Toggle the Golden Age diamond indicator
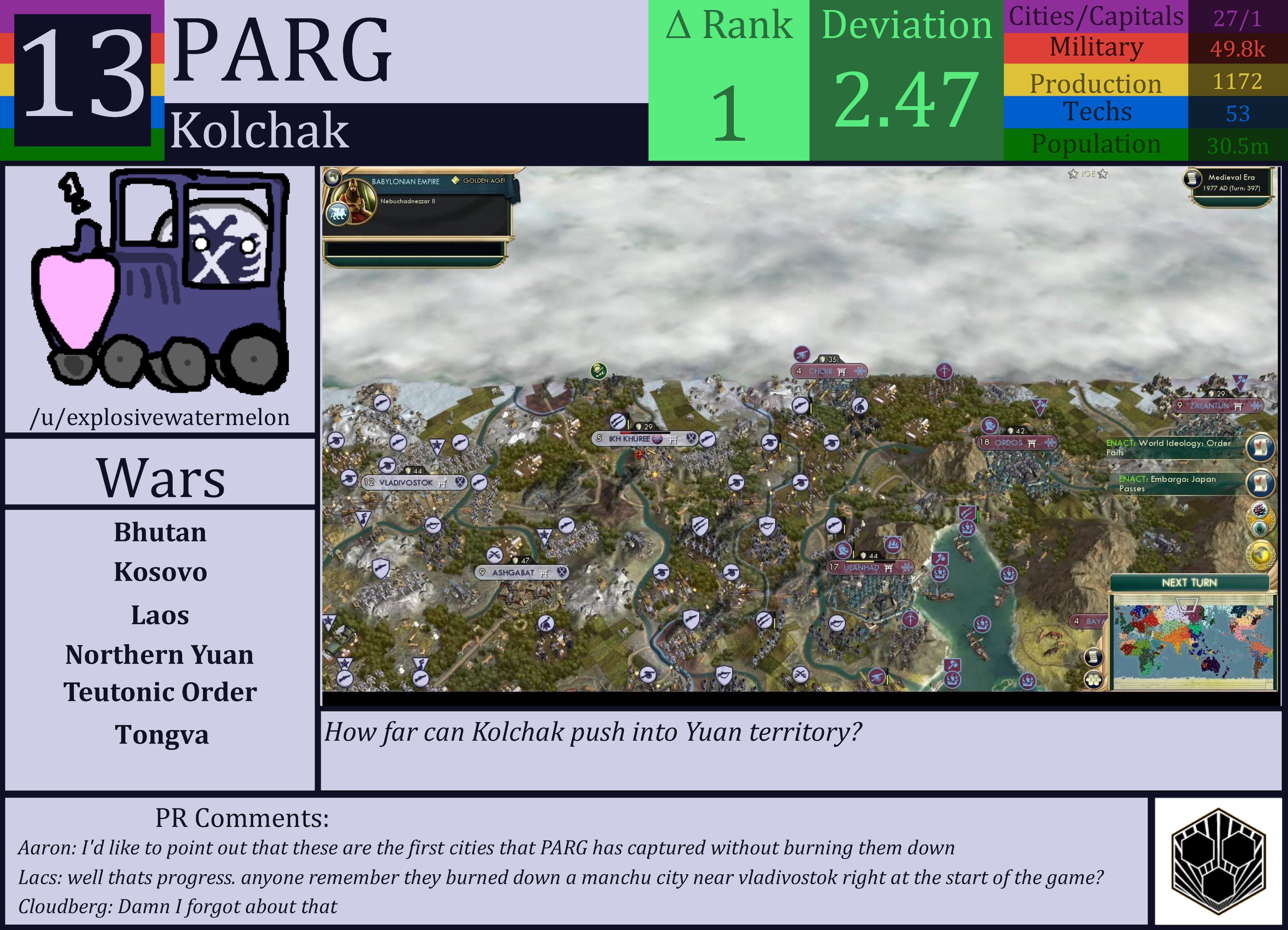 tap(455, 180)
